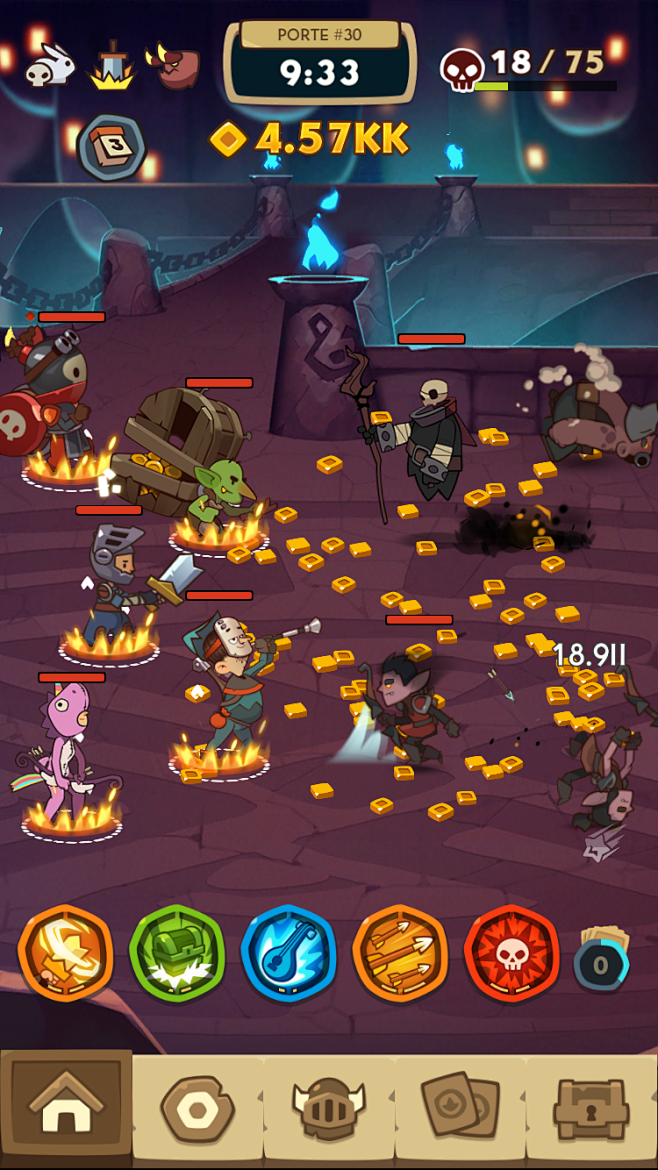The image size is (658, 1170).
Task: Go to the horned helmet heroes tab
Action: click(329, 1108)
